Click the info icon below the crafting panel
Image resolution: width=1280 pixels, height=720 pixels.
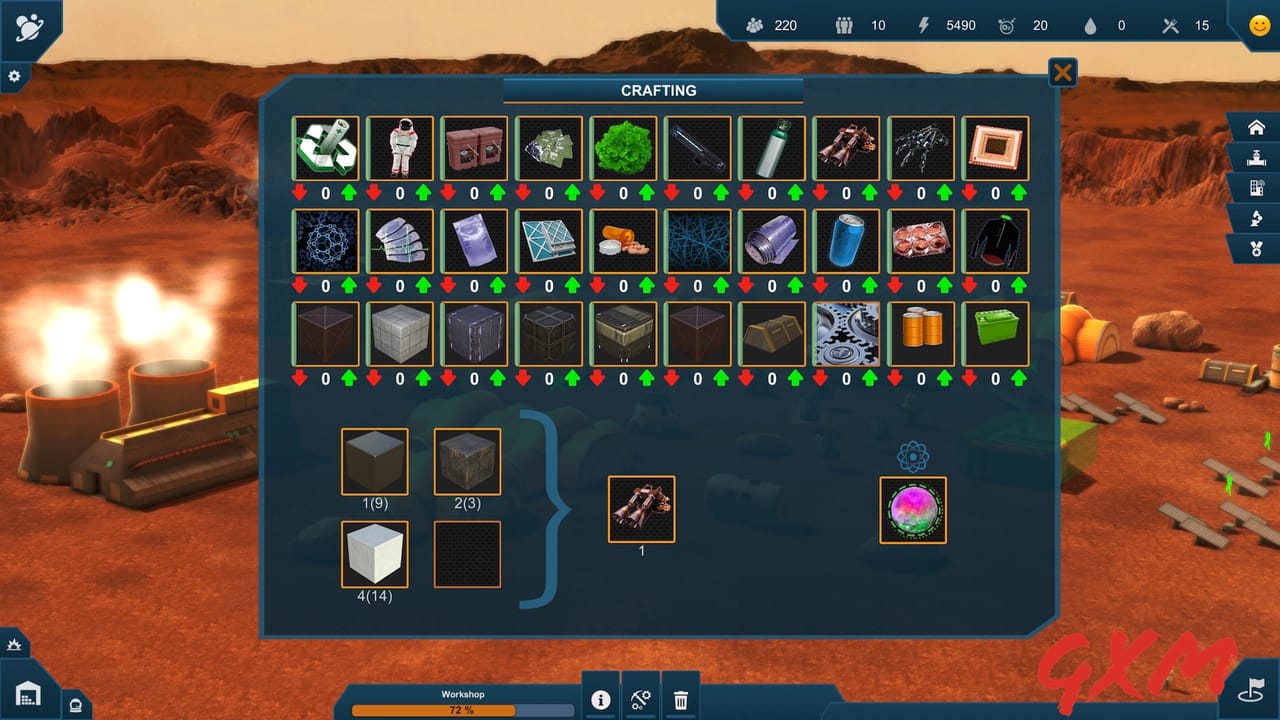[x=601, y=701]
